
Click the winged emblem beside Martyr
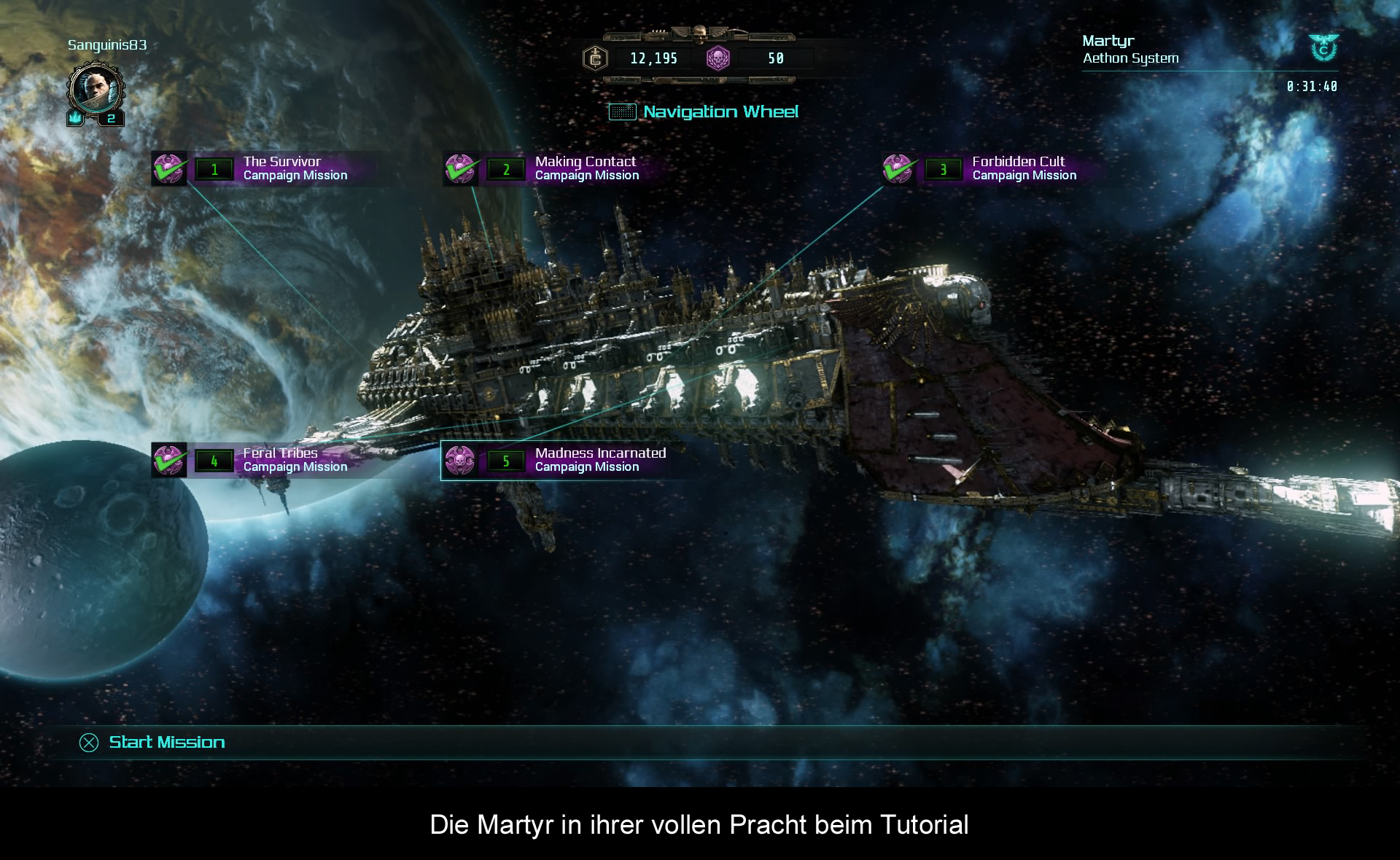1323,47
